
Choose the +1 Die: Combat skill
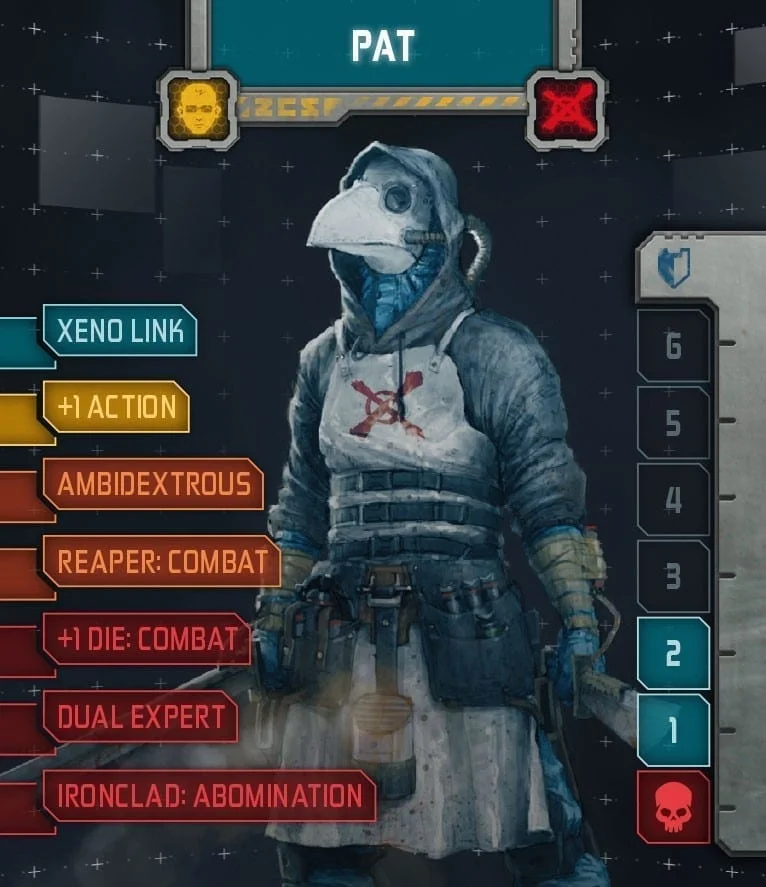pos(146,639)
